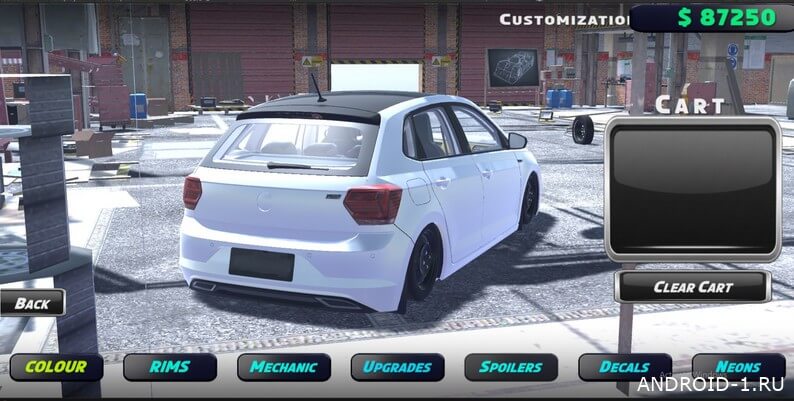The image size is (794, 401).
Task: Show the Spoilers options
Action: 511,367
